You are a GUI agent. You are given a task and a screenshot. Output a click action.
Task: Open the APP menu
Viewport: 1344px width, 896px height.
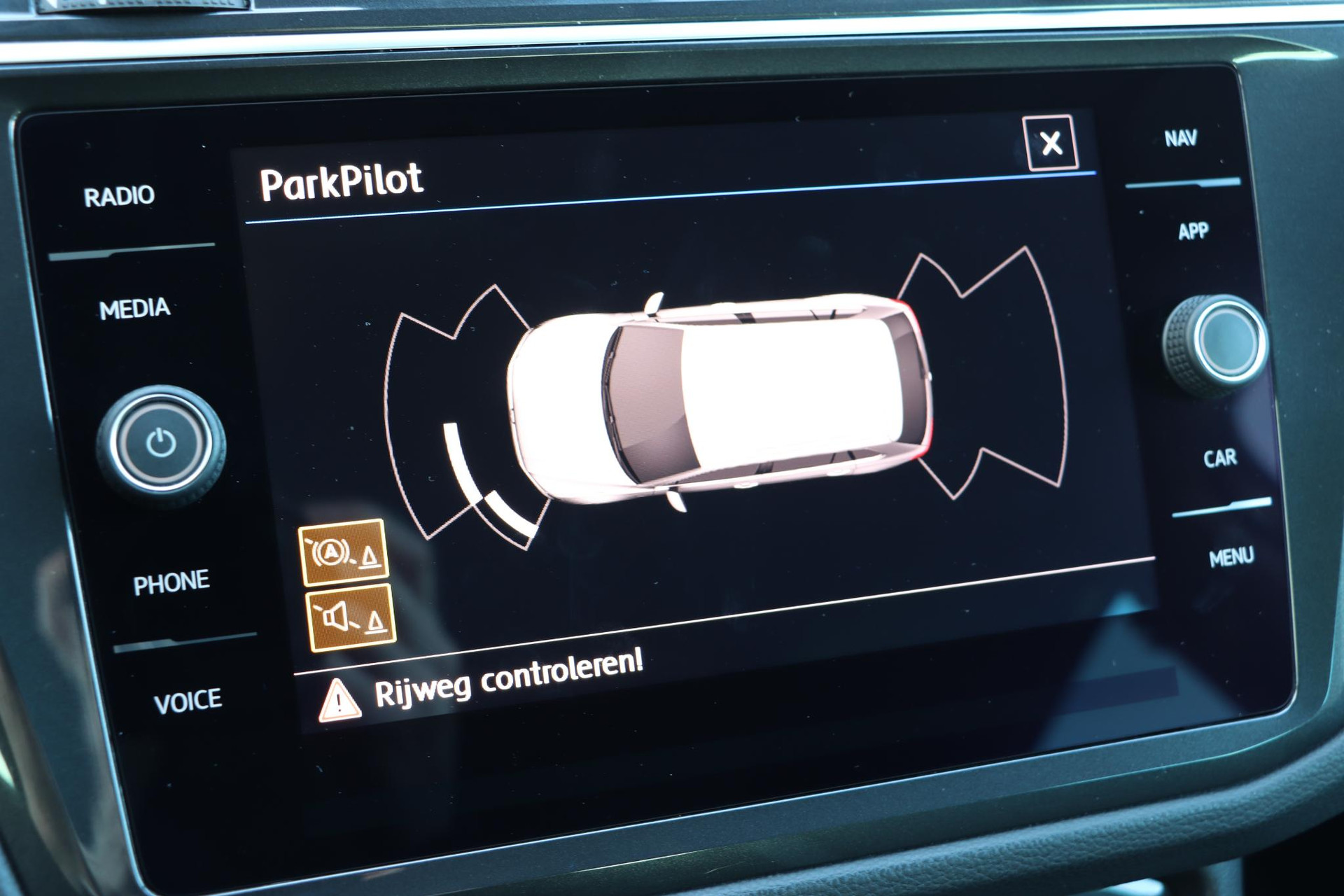[1193, 231]
